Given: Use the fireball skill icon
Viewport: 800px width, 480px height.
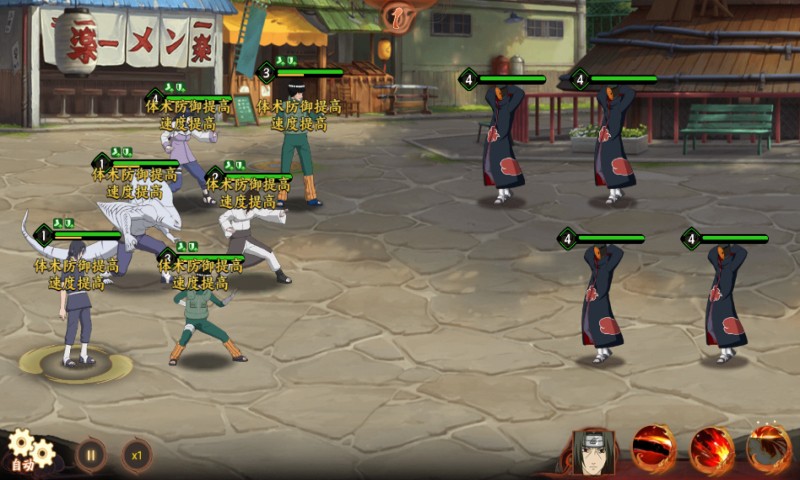Looking at the screenshot, I should (x=712, y=450).
